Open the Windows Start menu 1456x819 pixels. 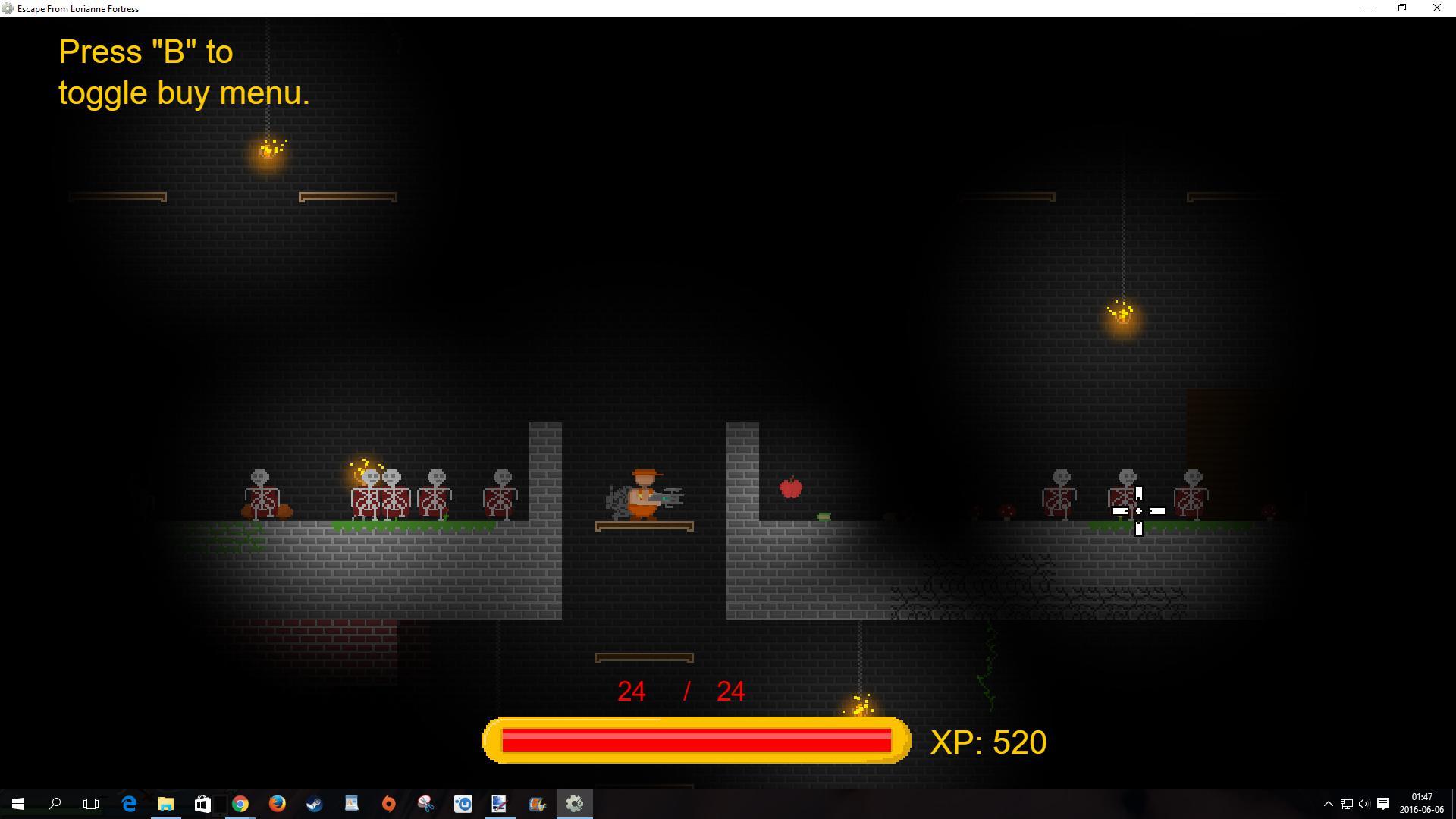pyautogui.click(x=17, y=803)
